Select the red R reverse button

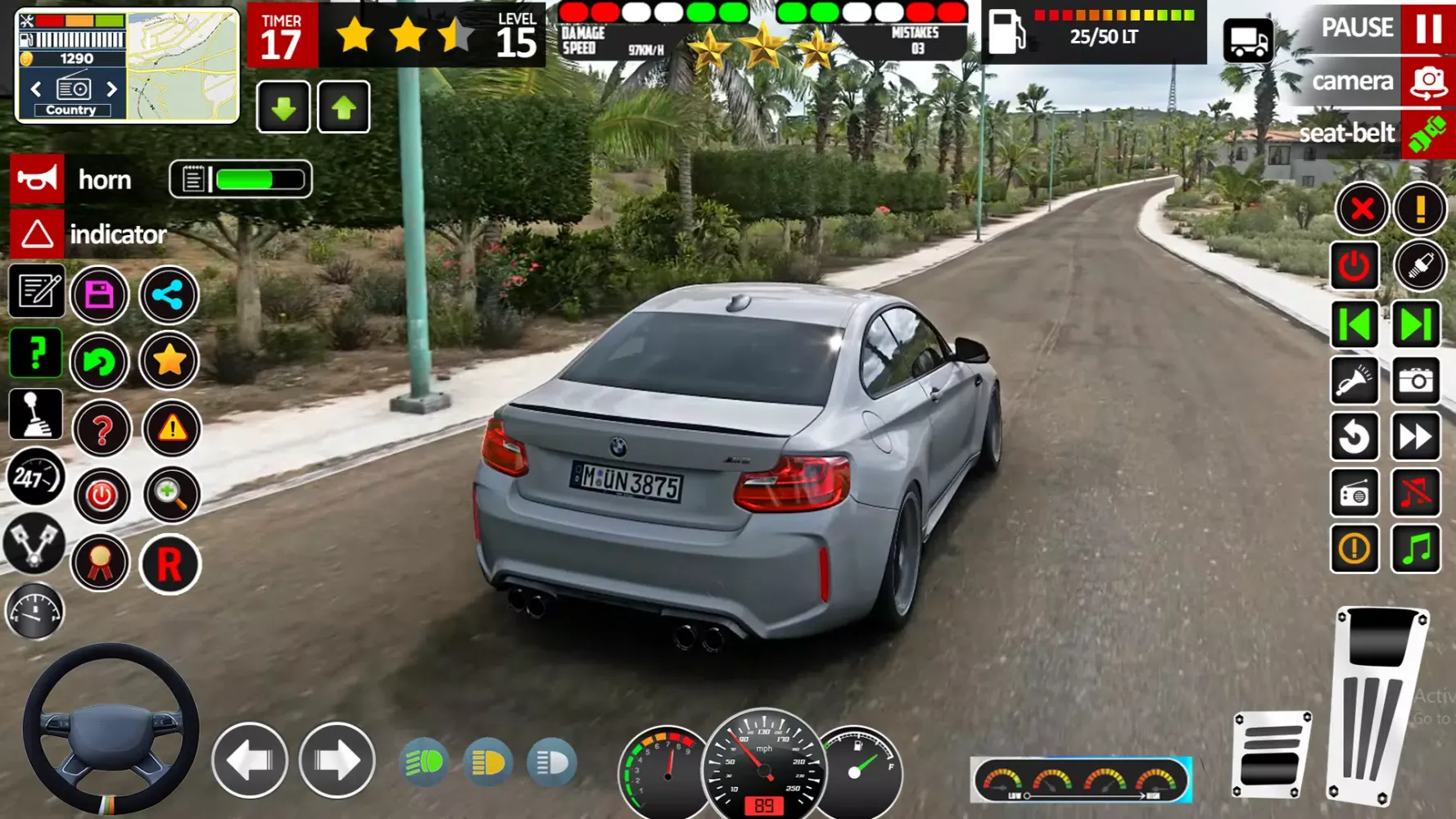[x=170, y=564]
